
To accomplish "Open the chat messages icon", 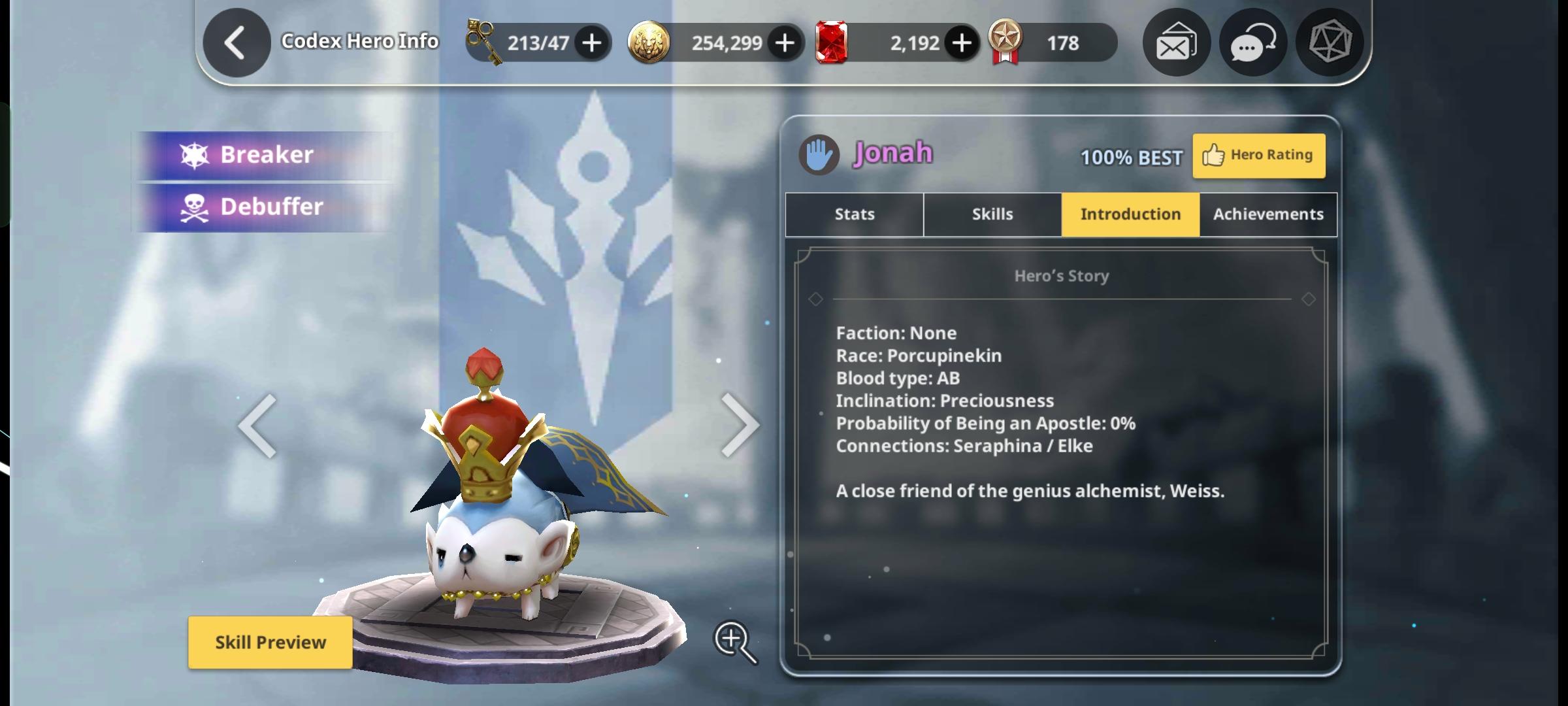I will tap(1252, 42).
